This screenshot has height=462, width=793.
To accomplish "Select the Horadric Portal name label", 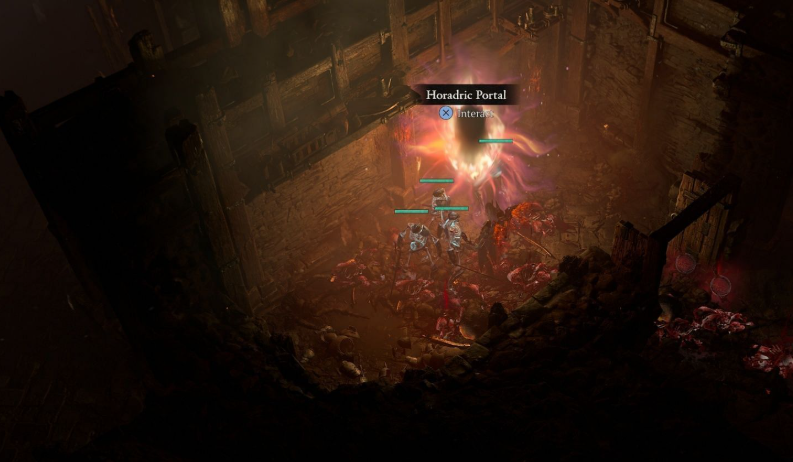I will 466,95.
